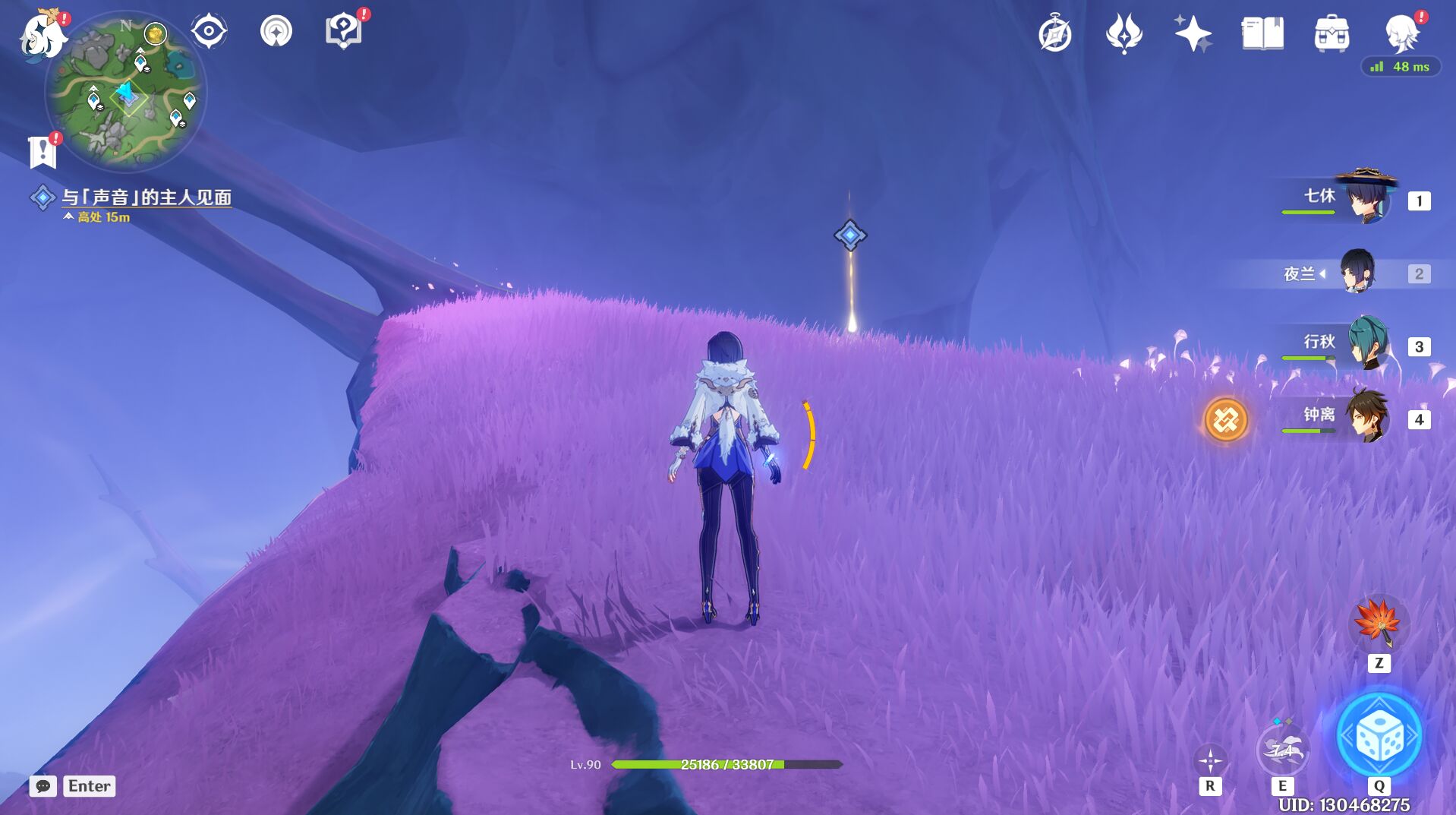Switch to party member 七休

(1367, 199)
